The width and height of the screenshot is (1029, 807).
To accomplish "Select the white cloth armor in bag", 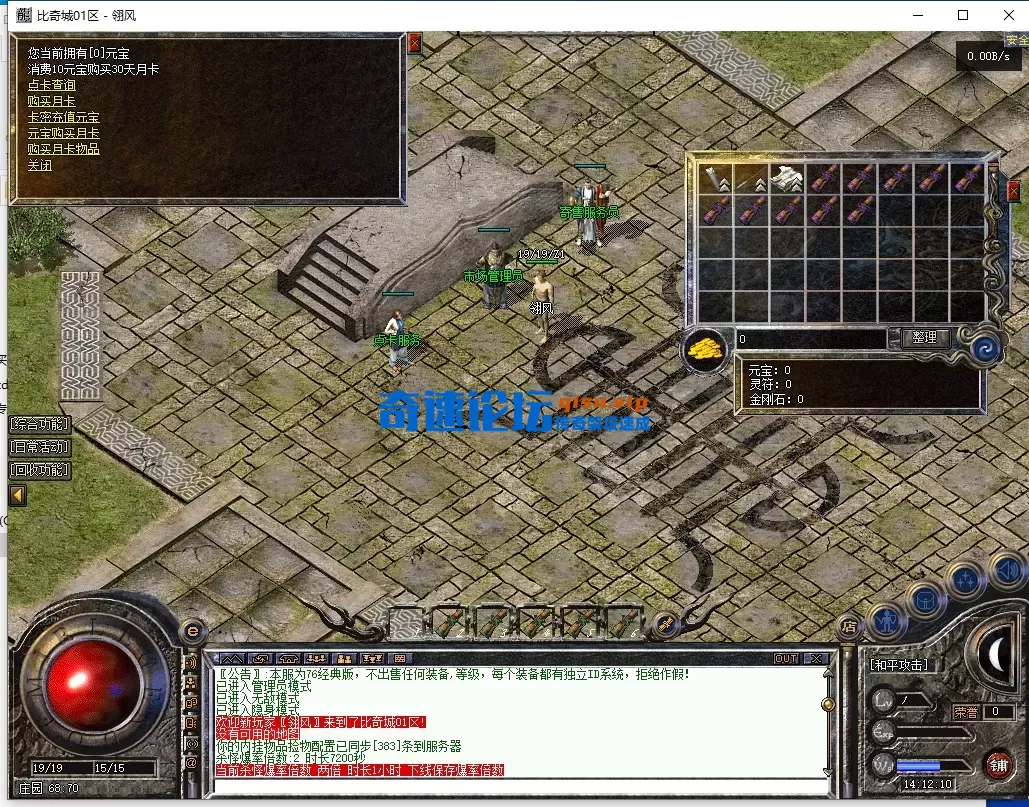I will coord(788,178).
